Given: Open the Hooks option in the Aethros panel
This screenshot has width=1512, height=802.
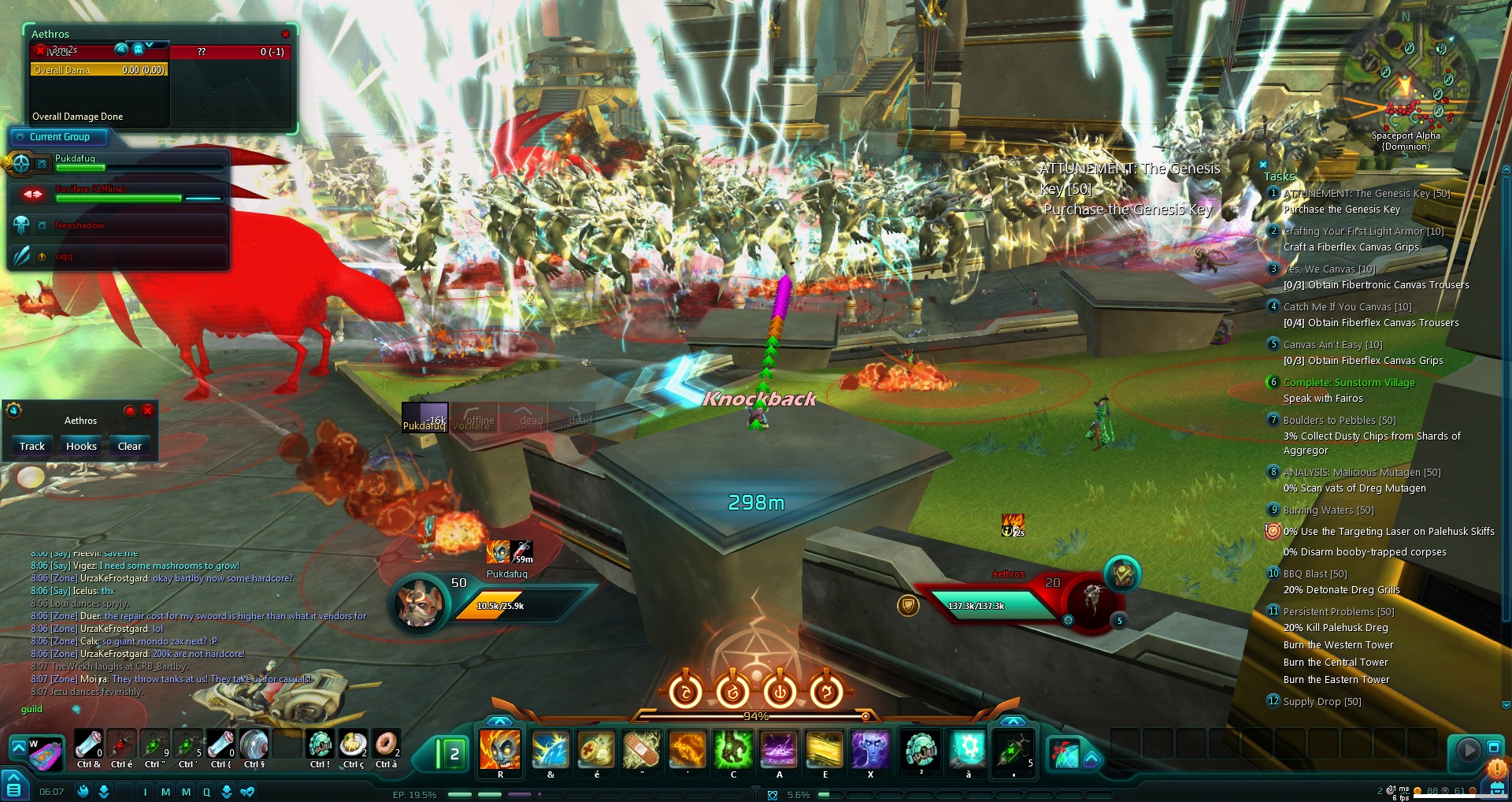Looking at the screenshot, I should pos(81,446).
